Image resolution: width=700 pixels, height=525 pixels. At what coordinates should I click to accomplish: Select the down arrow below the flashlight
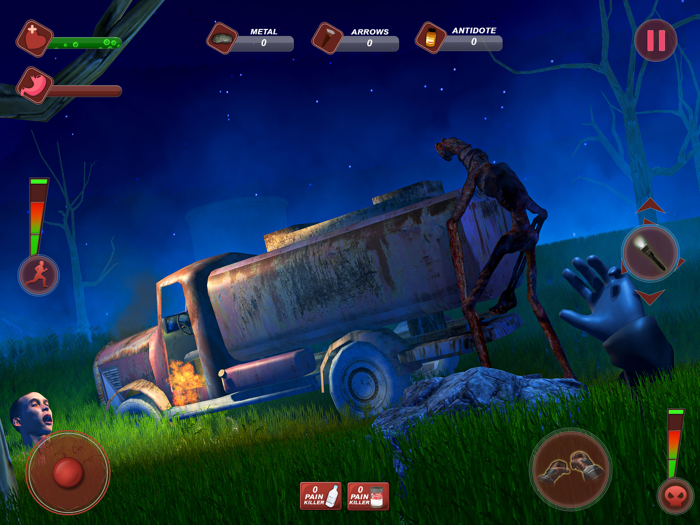coord(651,297)
